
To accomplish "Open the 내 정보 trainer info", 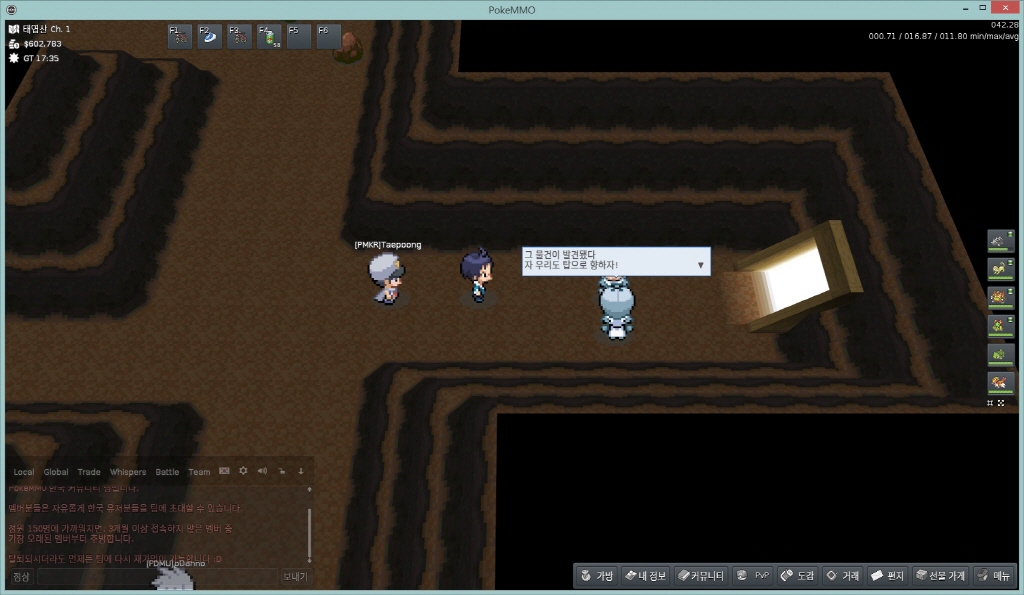I will point(645,576).
